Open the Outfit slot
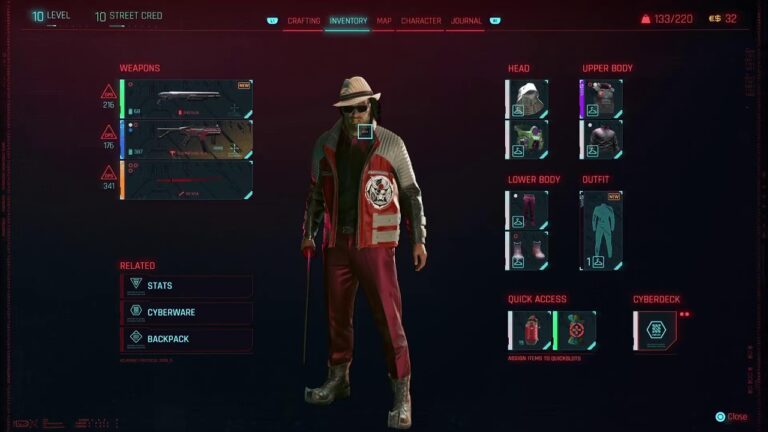This screenshot has width=768, height=432. 601,230
